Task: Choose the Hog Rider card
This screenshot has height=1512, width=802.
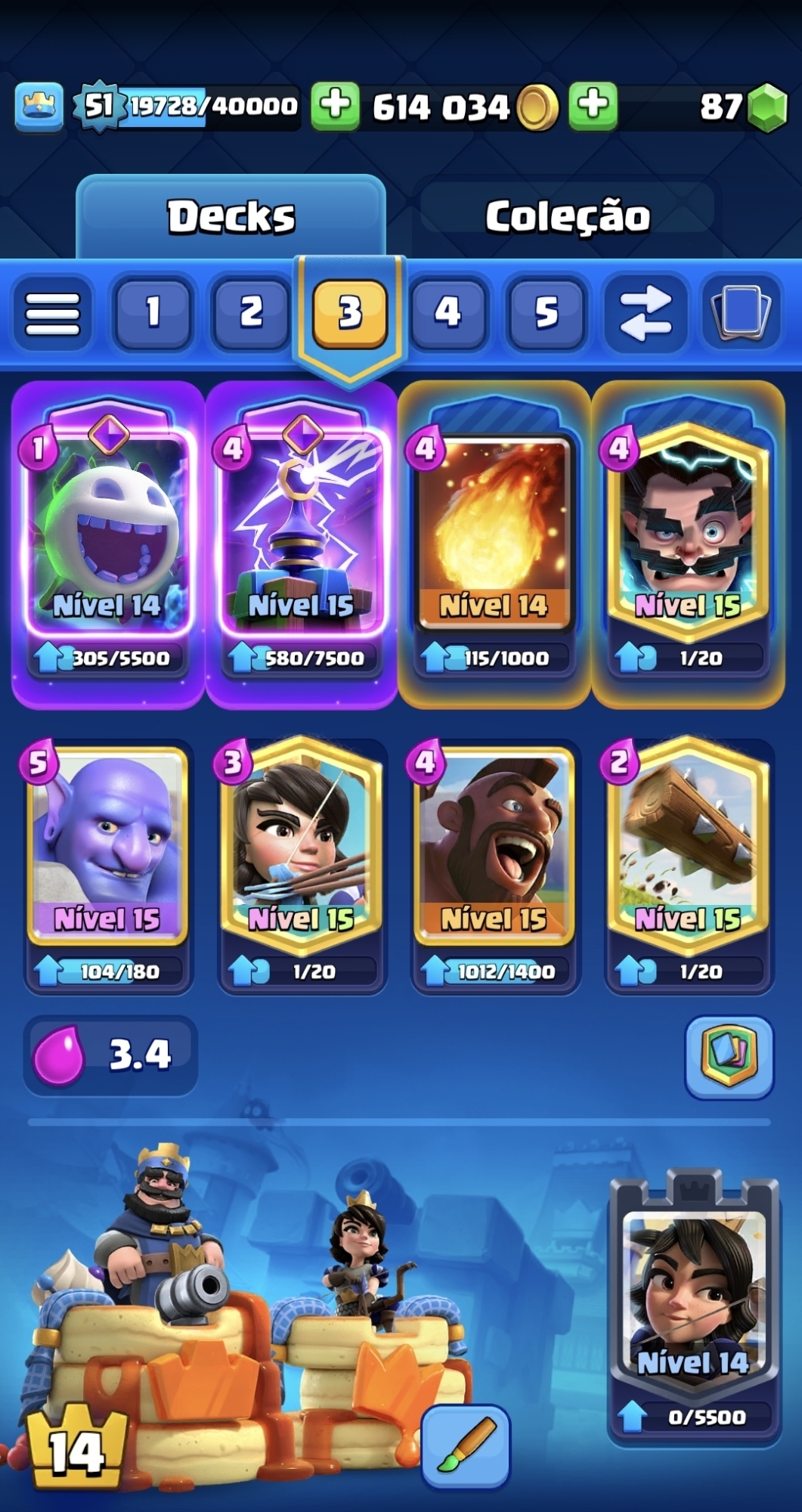Action: 494,847
